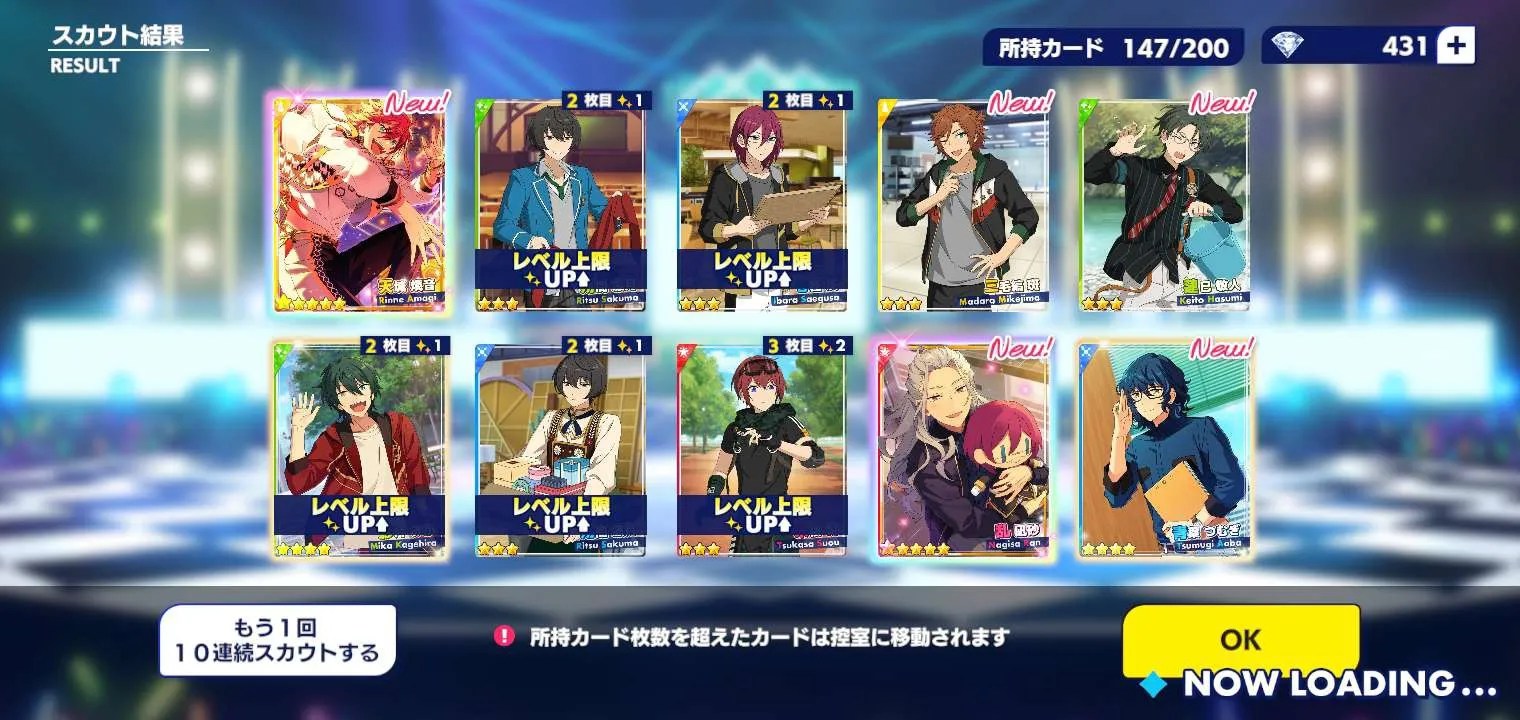
Task: Open the Tsukasa Suou card
Action: [x=762, y=450]
